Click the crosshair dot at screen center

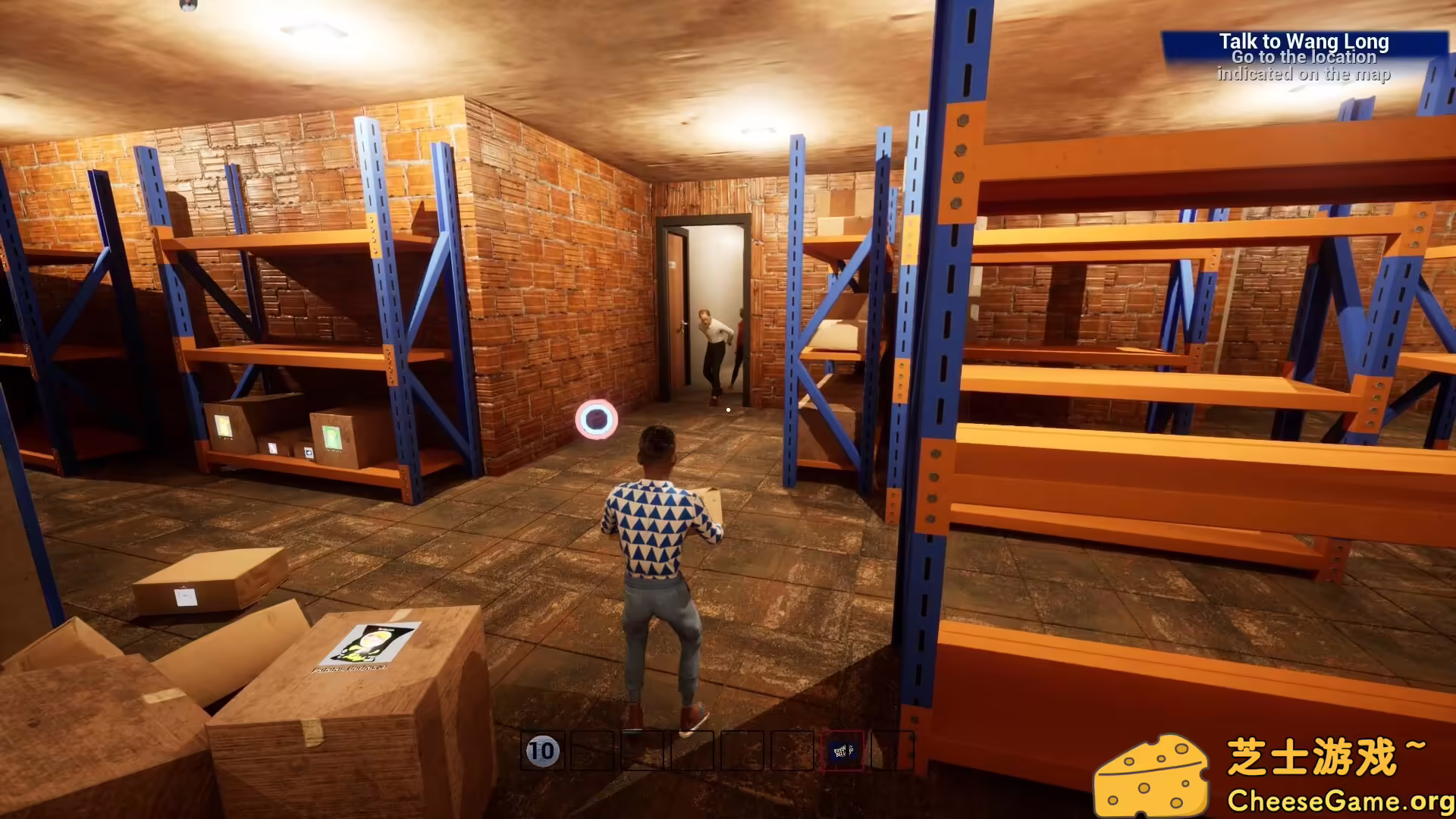(x=727, y=409)
